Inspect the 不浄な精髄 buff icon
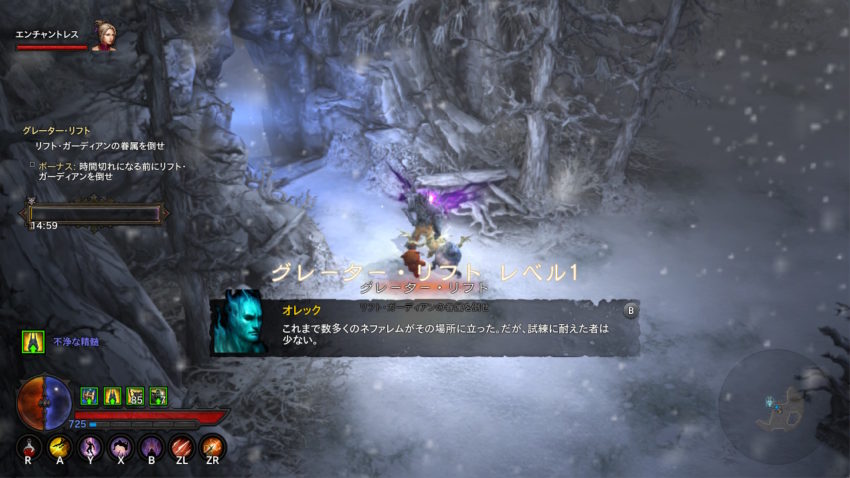Screen dimensions: 850x478 pyautogui.click(x=33, y=342)
